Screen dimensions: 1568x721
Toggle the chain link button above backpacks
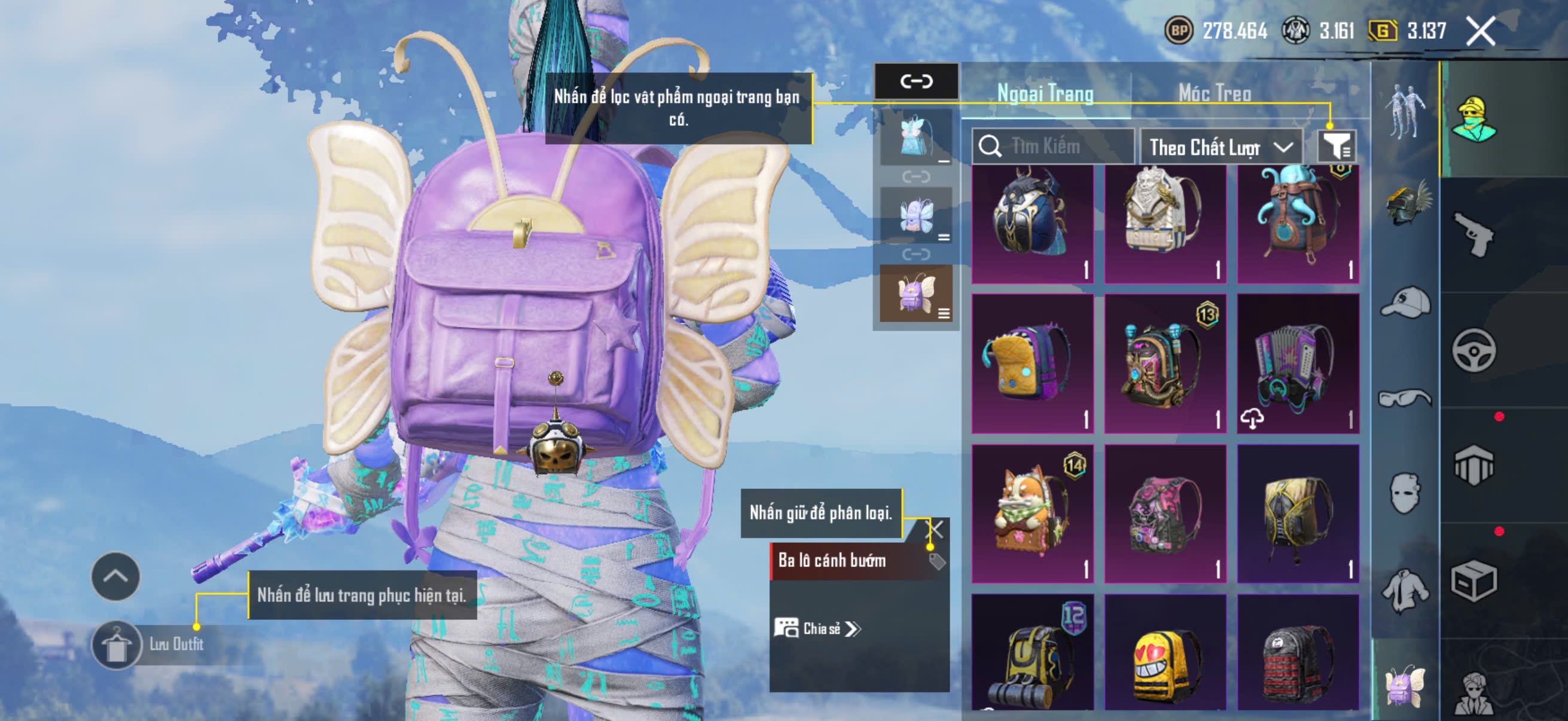(916, 81)
